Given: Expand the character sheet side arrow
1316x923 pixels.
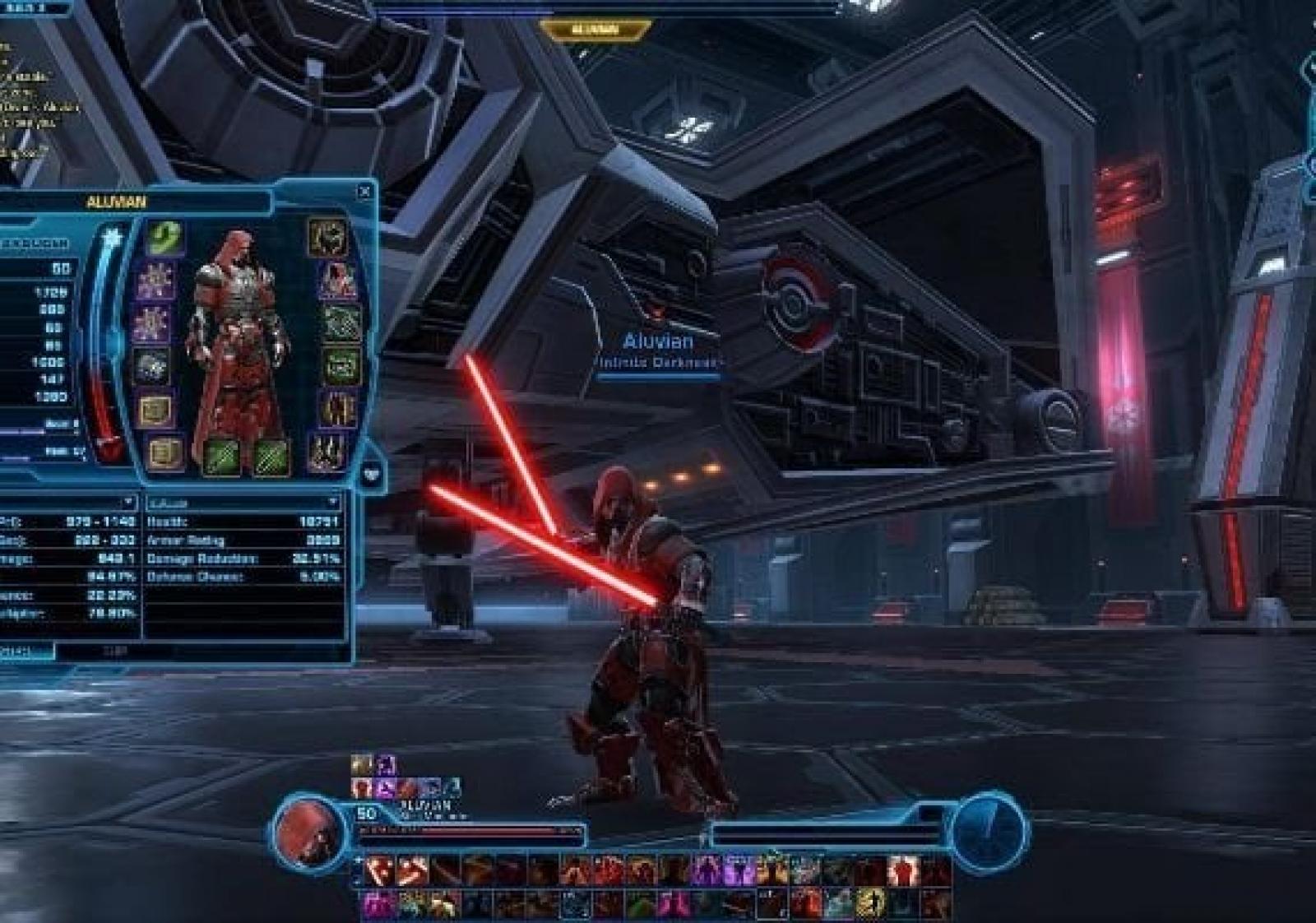Looking at the screenshot, I should (x=373, y=475).
